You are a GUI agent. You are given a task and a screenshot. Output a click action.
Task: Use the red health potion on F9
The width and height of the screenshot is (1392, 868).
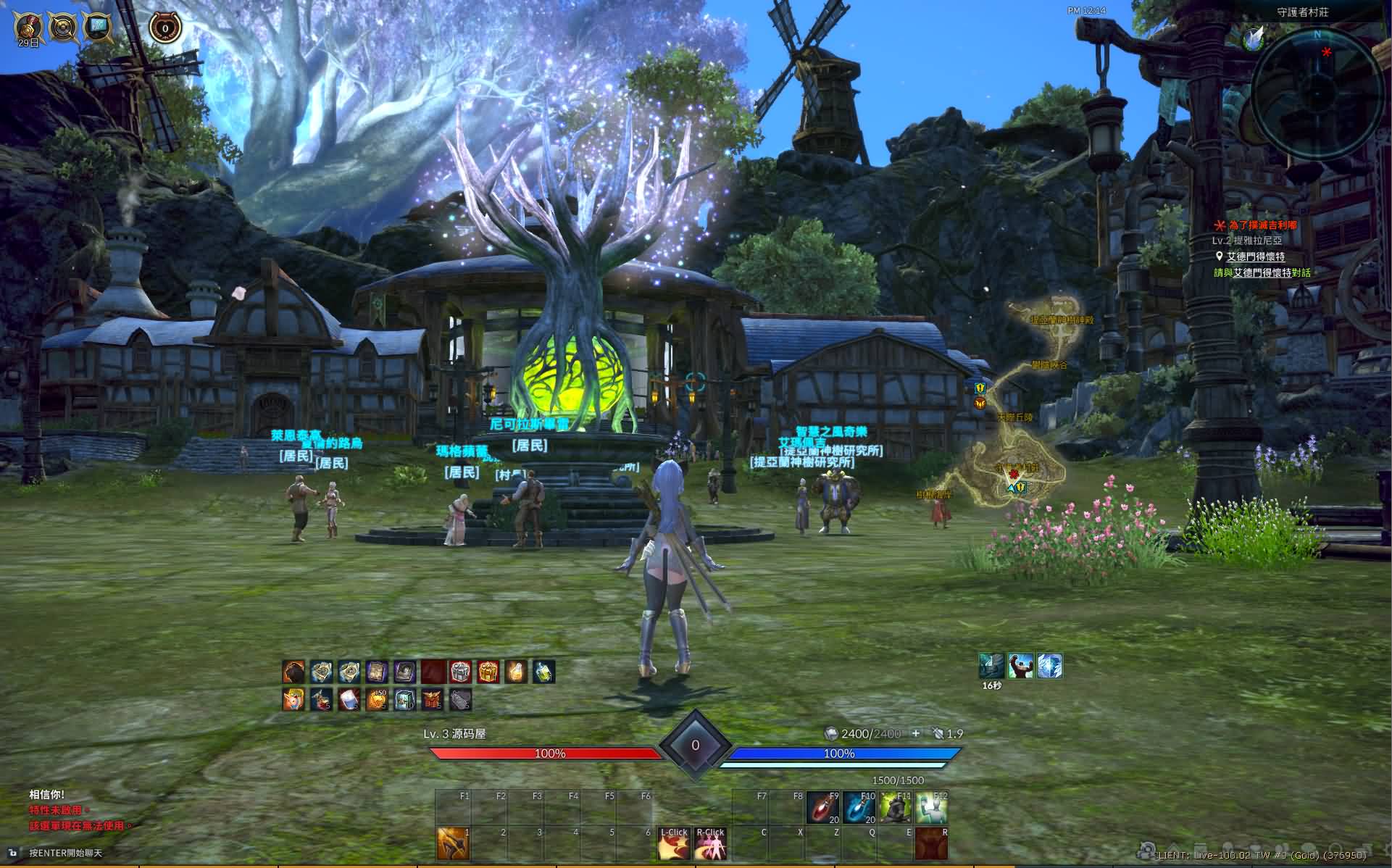point(822,808)
